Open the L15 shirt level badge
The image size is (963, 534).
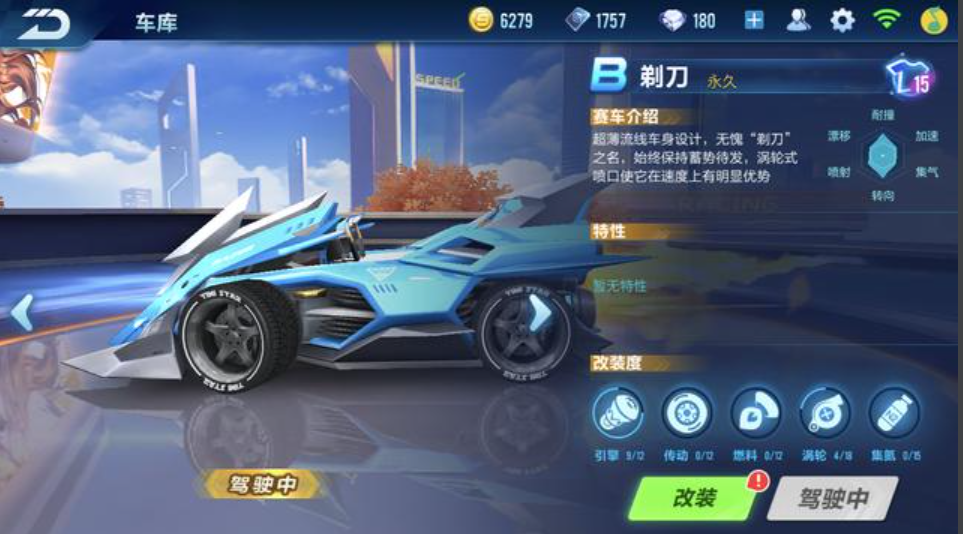(908, 79)
